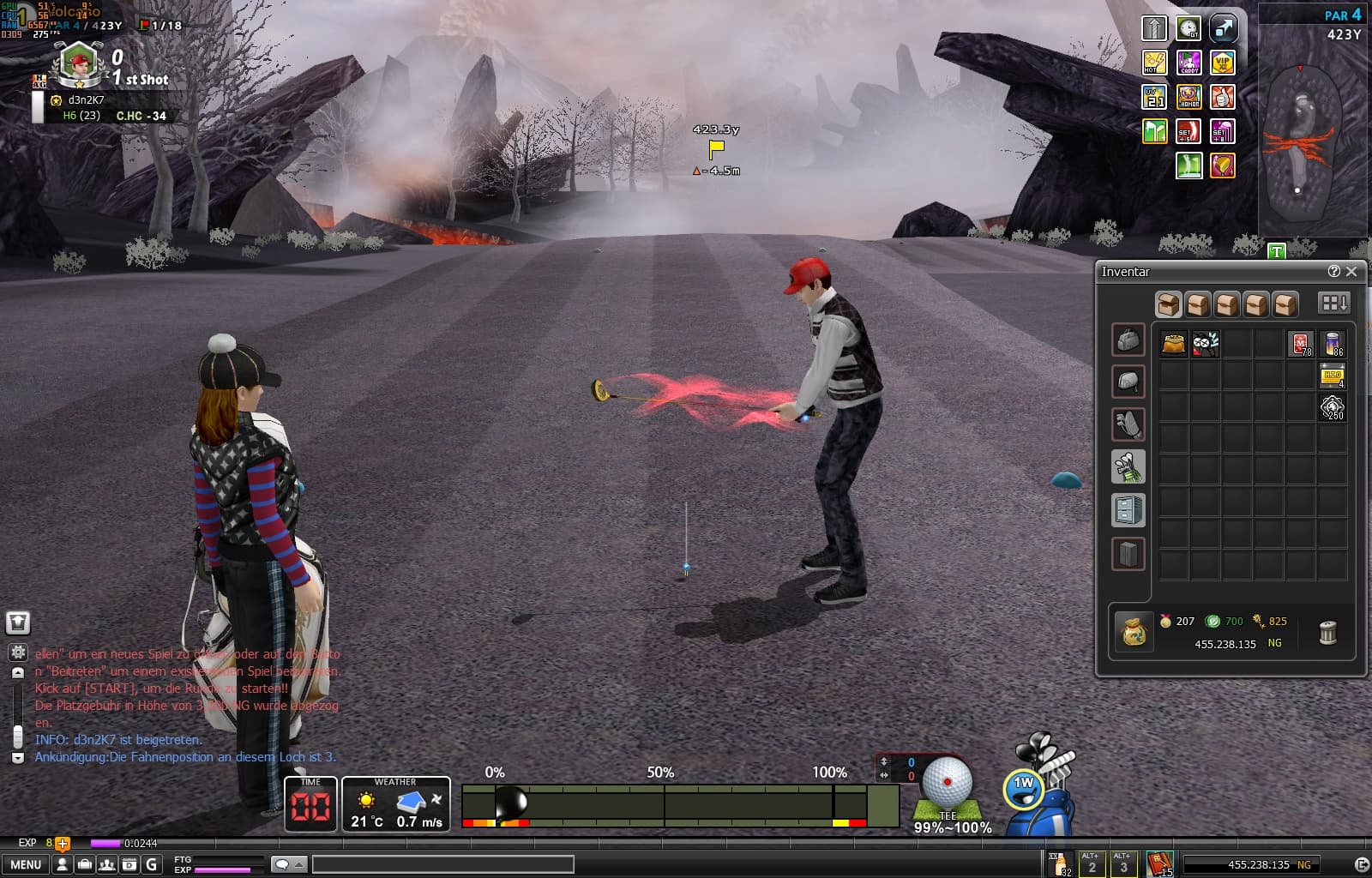Select the 1W club selector
1372x878 pixels.
(1024, 788)
